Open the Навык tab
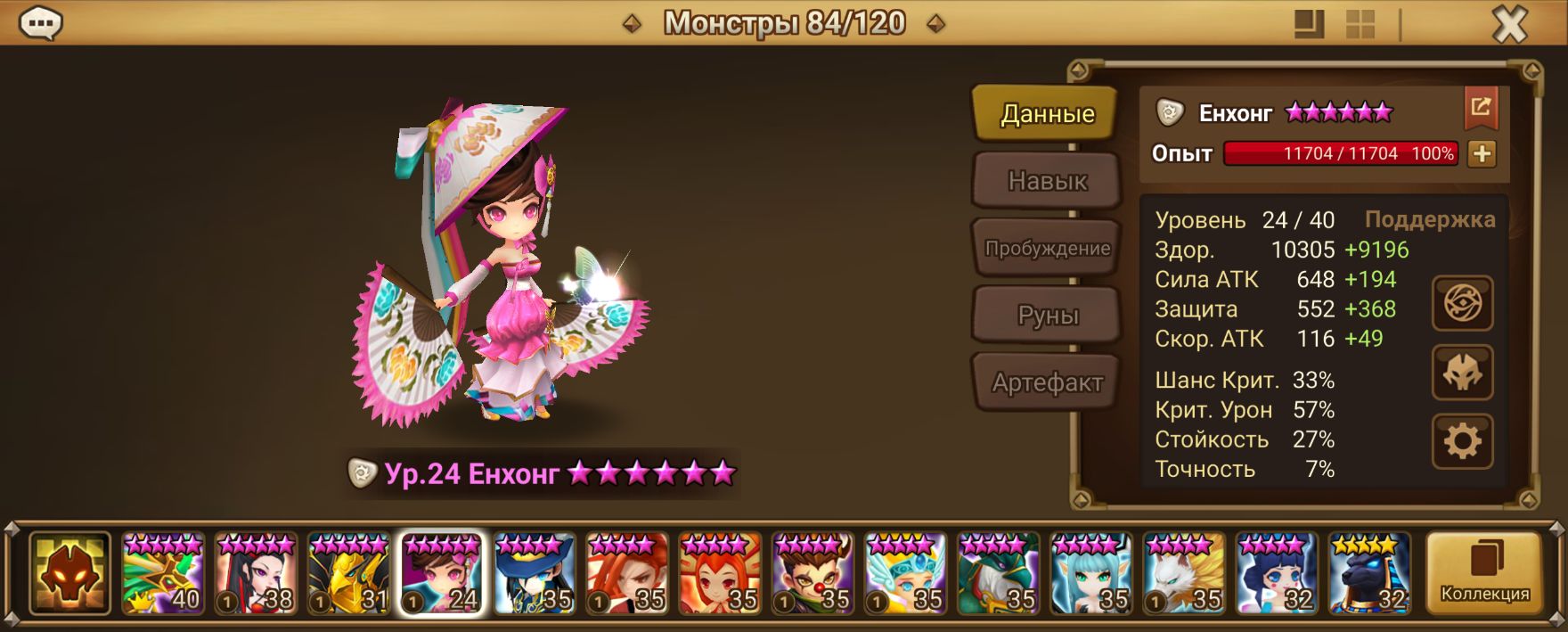This screenshot has width=1568, height=632. click(1046, 181)
